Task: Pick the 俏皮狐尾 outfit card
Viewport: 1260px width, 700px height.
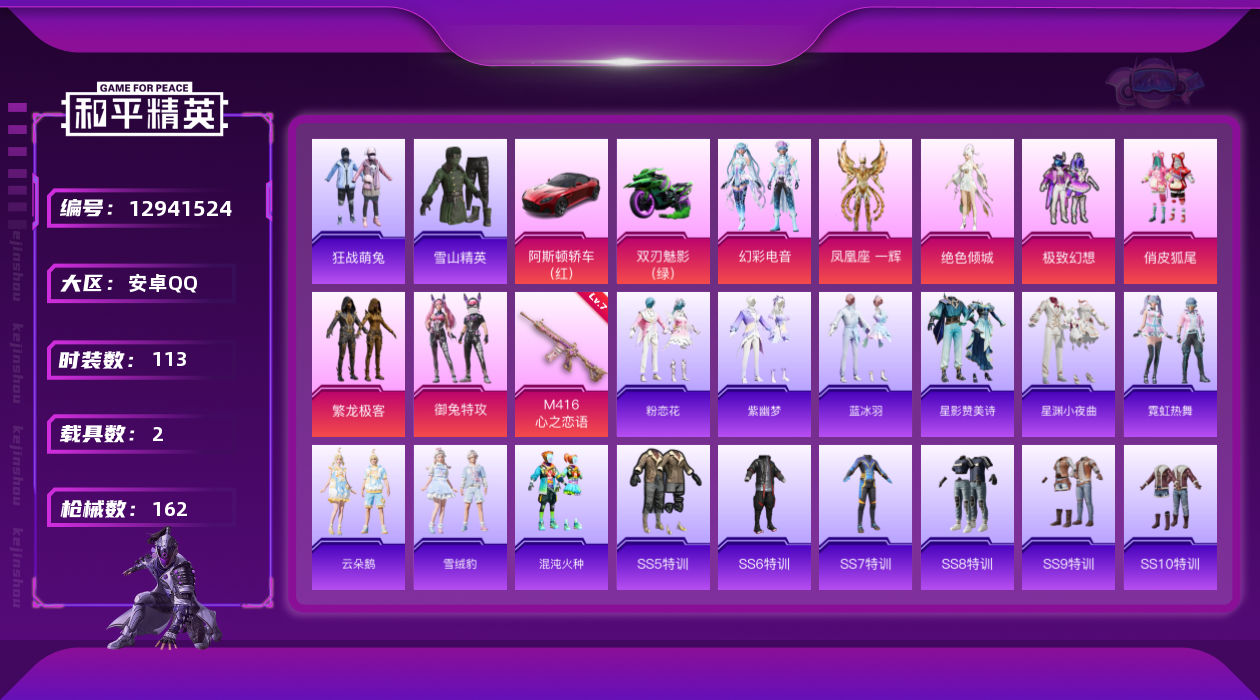Action: coord(1170,211)
